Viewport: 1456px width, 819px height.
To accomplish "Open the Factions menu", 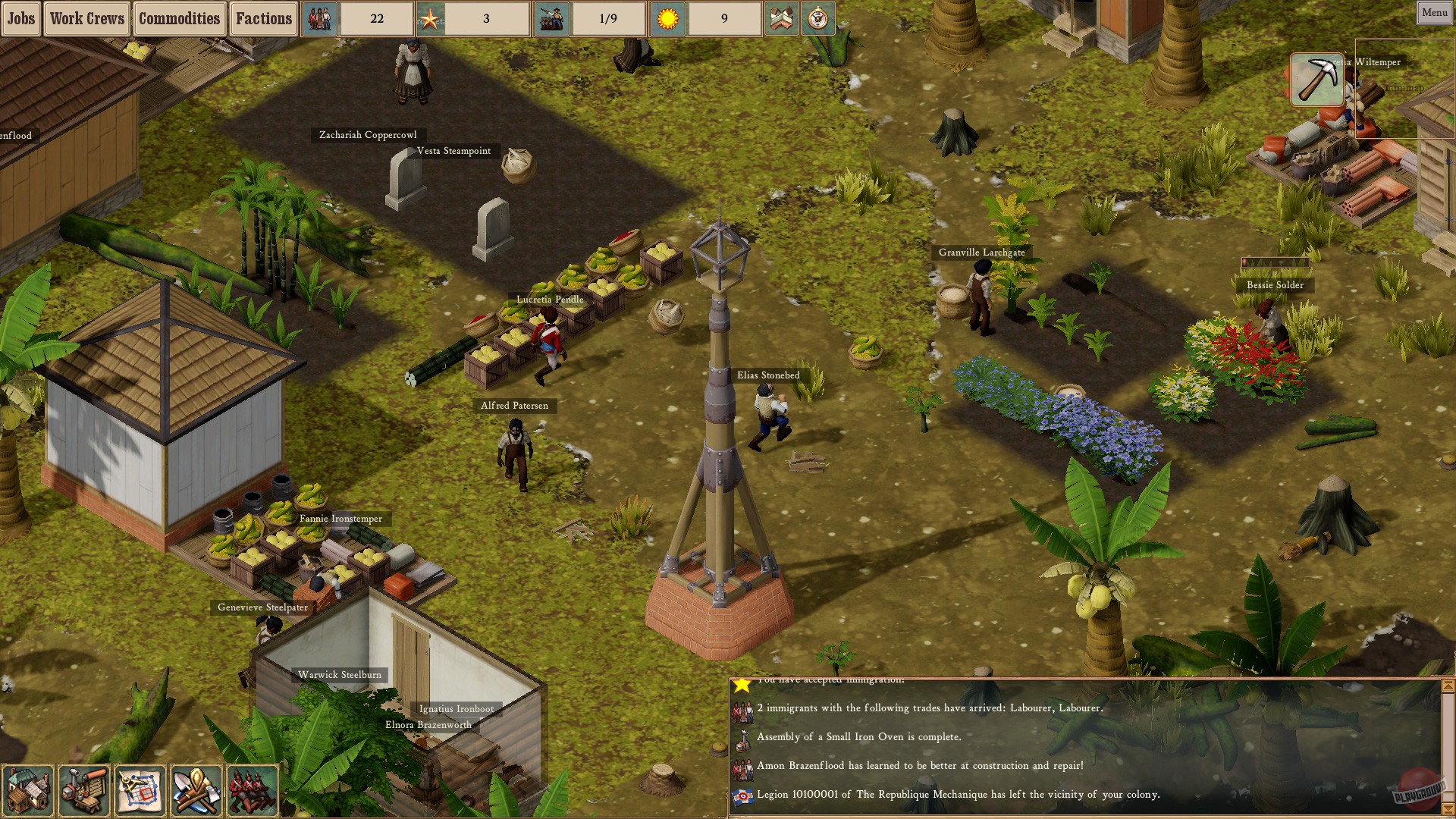I will (264, 18).
